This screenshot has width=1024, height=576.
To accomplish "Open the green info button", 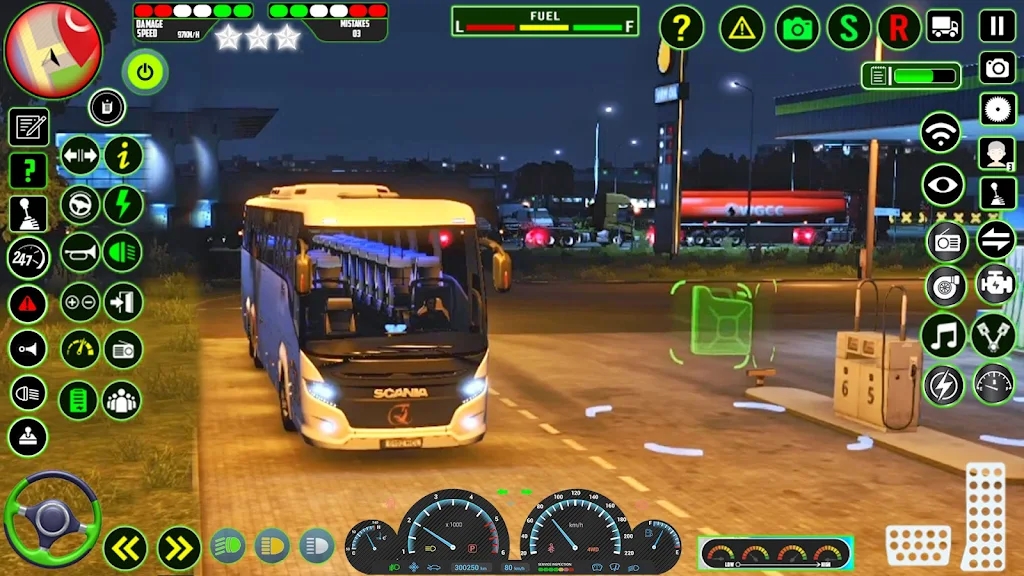I will pyautogui.click(x=124, y=155).
